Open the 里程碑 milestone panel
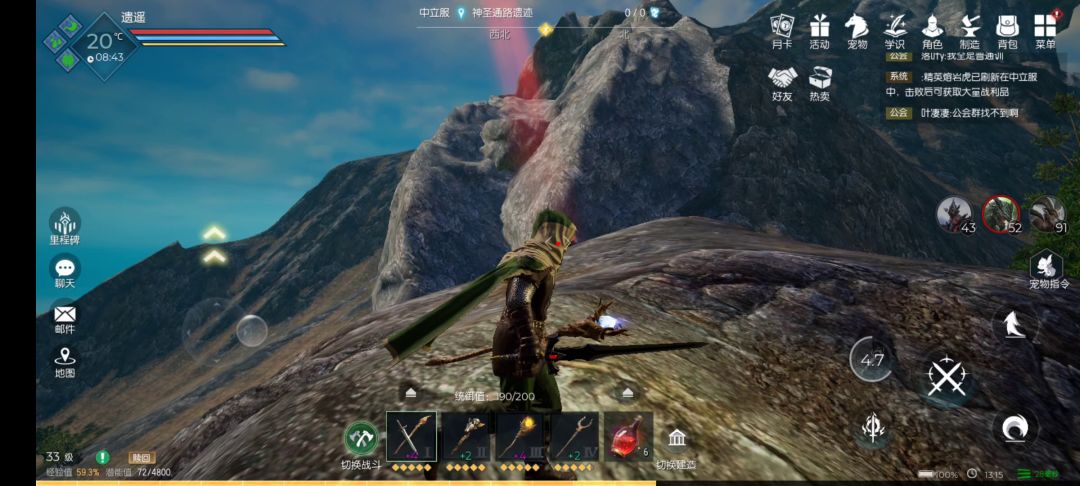 coord(65,224)
